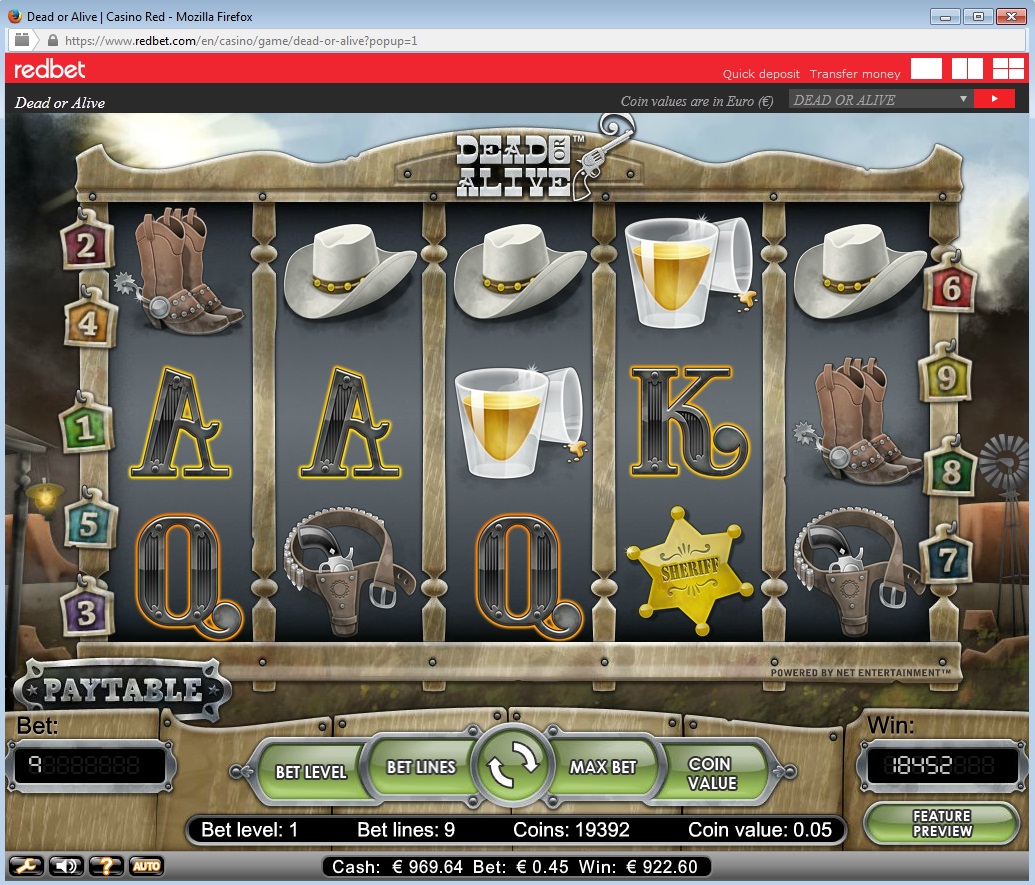The height and width of the screenshot is (885, 1035).
Task: Open the Feature Preview
Action: pos(941,823)
